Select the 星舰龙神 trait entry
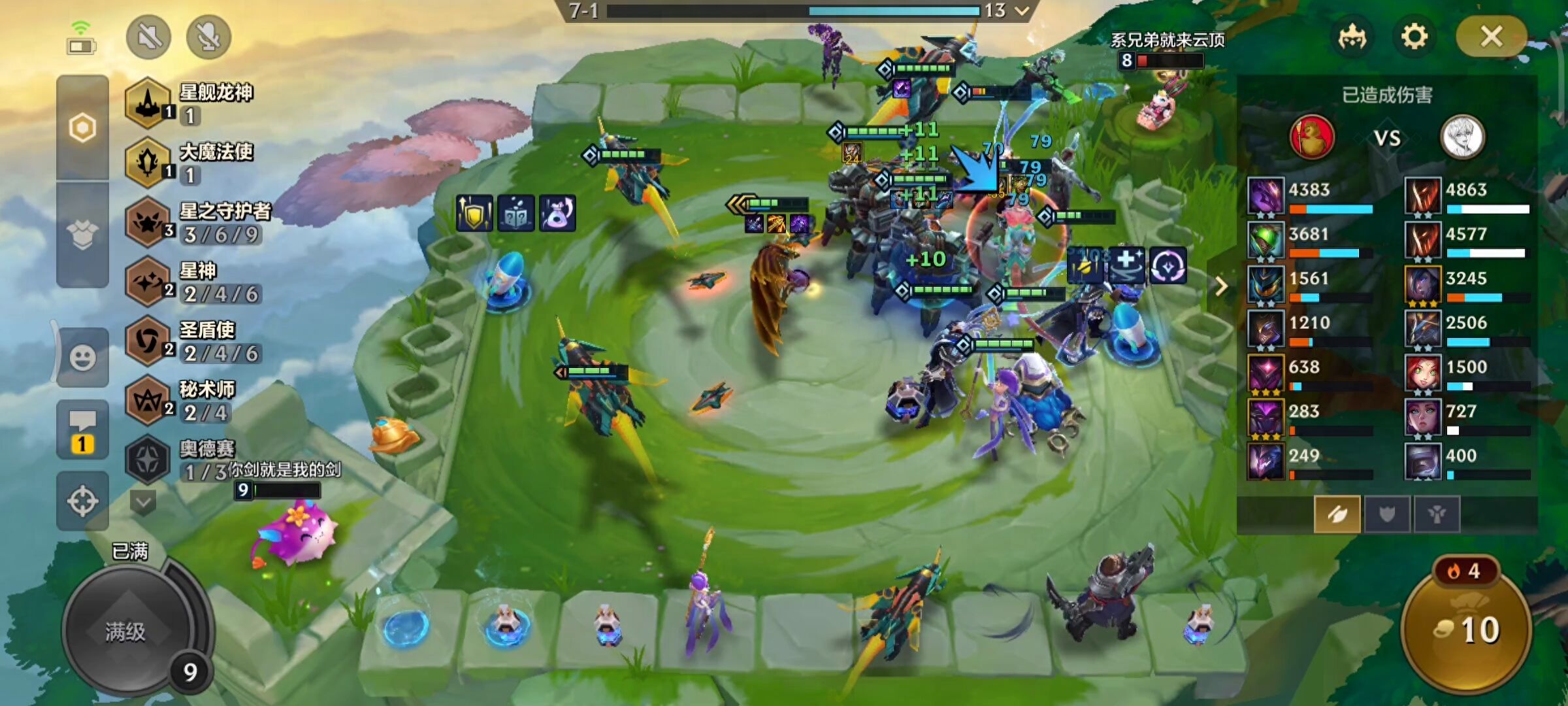Image resolution: width=1568 pixels, height=706 pixels. 189,103
